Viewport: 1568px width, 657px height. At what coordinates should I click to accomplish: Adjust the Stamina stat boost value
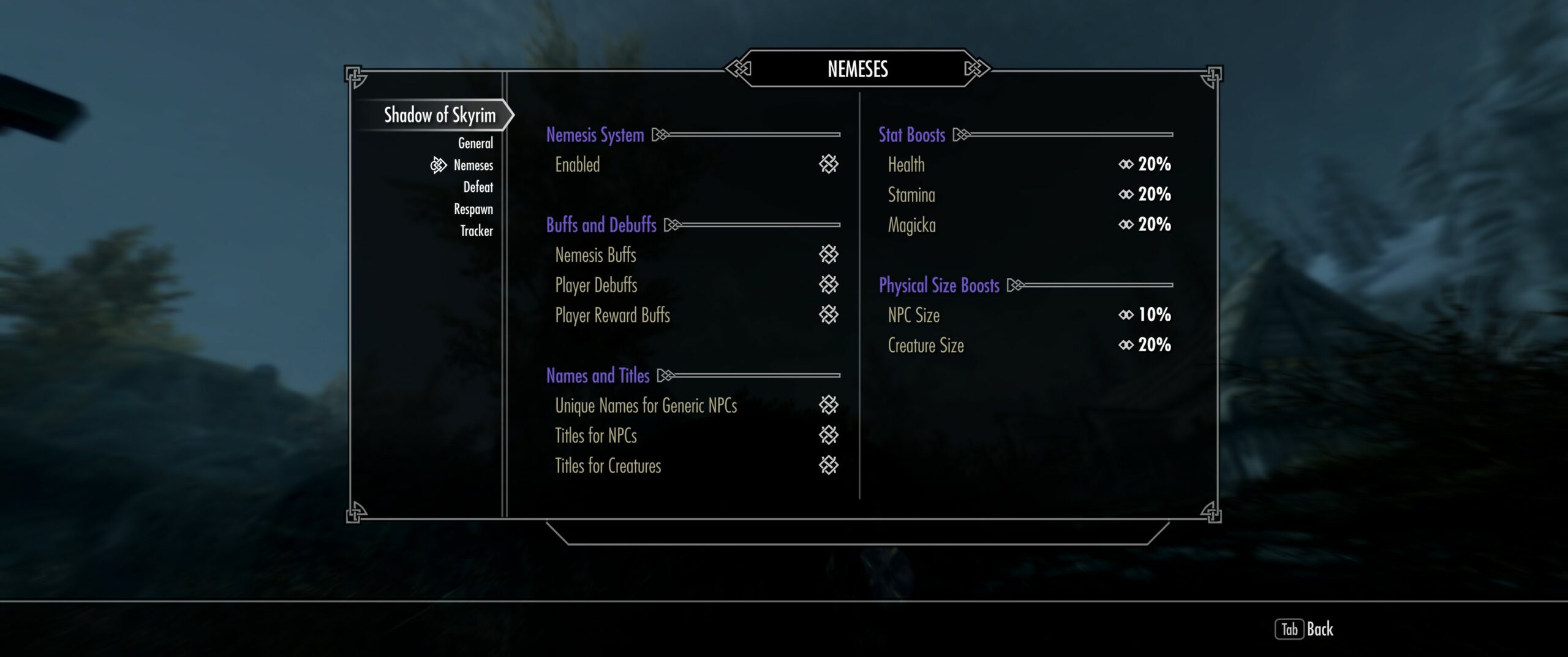(1144, 194)
